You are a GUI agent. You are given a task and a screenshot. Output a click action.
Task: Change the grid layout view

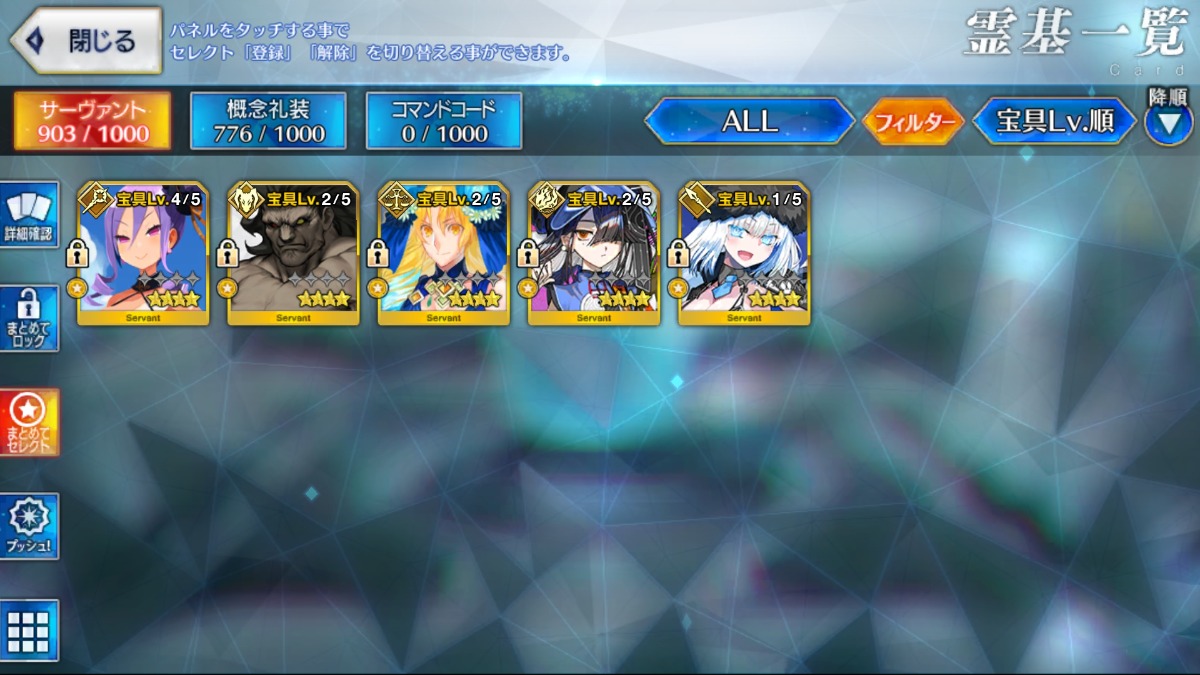pyautogui.click(x=29, y=630)
